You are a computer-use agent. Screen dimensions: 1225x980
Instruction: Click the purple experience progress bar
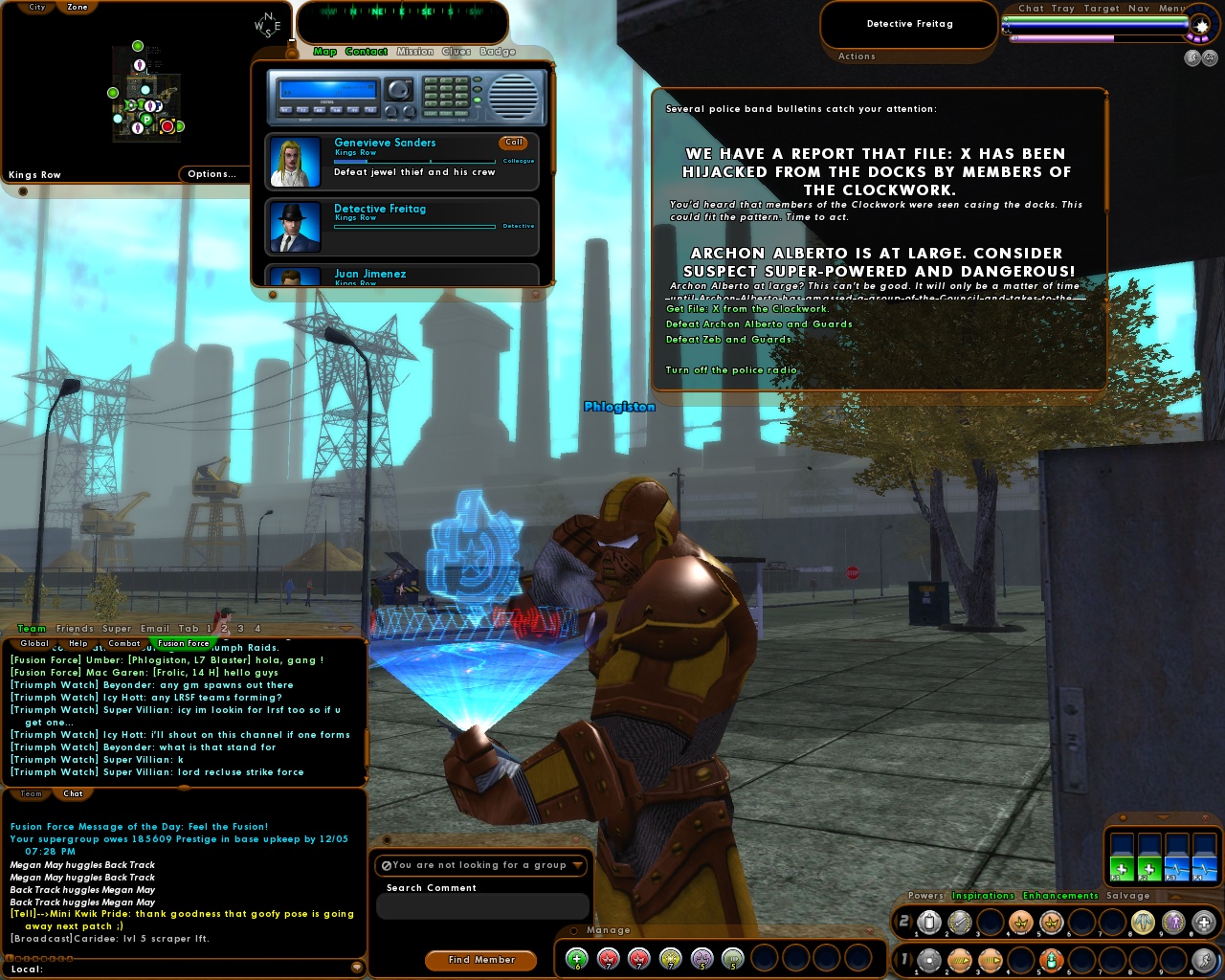coord(1062,39)
